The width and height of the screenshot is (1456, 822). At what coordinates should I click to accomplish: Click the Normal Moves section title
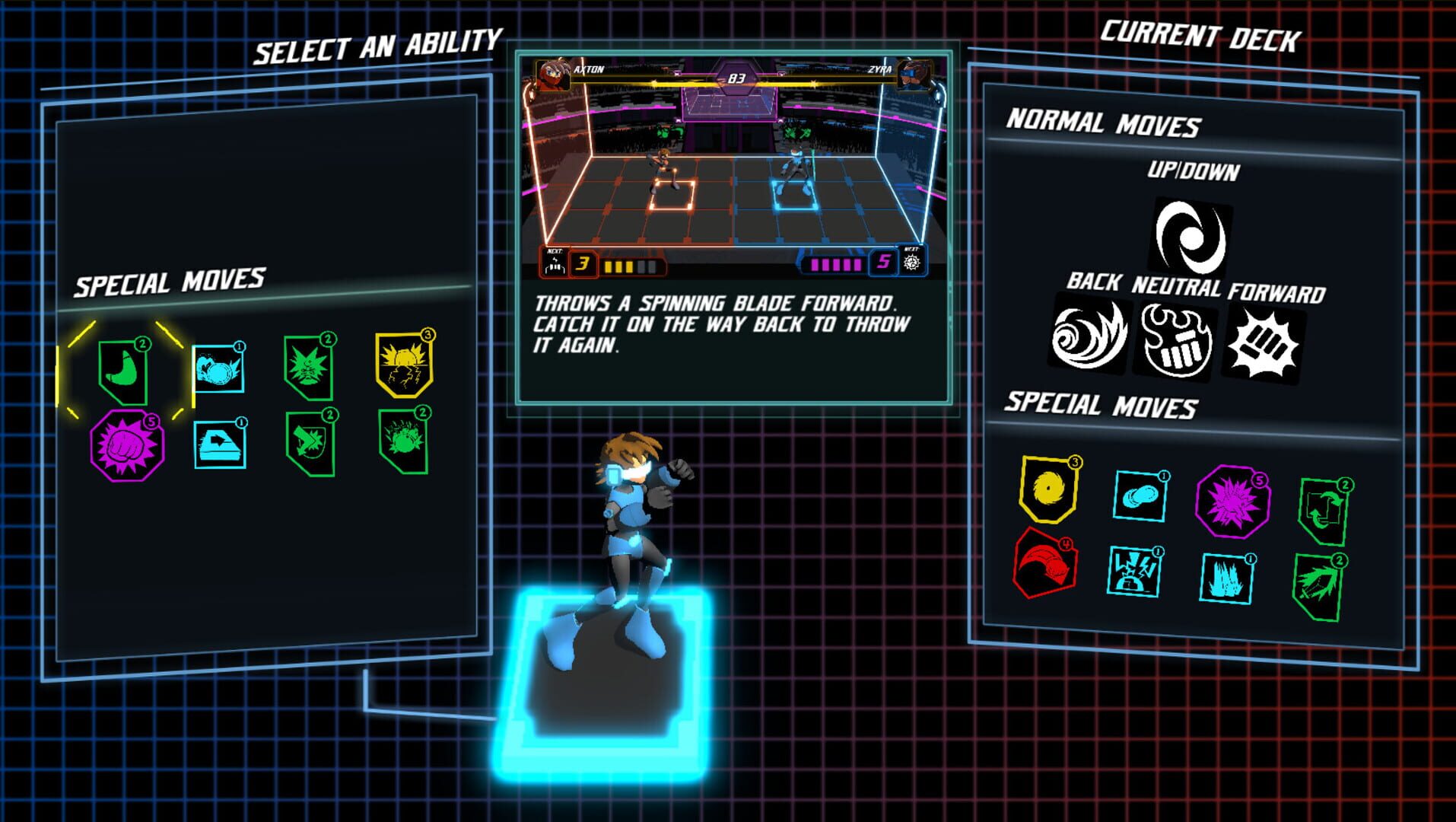[x=1103, y=122]
